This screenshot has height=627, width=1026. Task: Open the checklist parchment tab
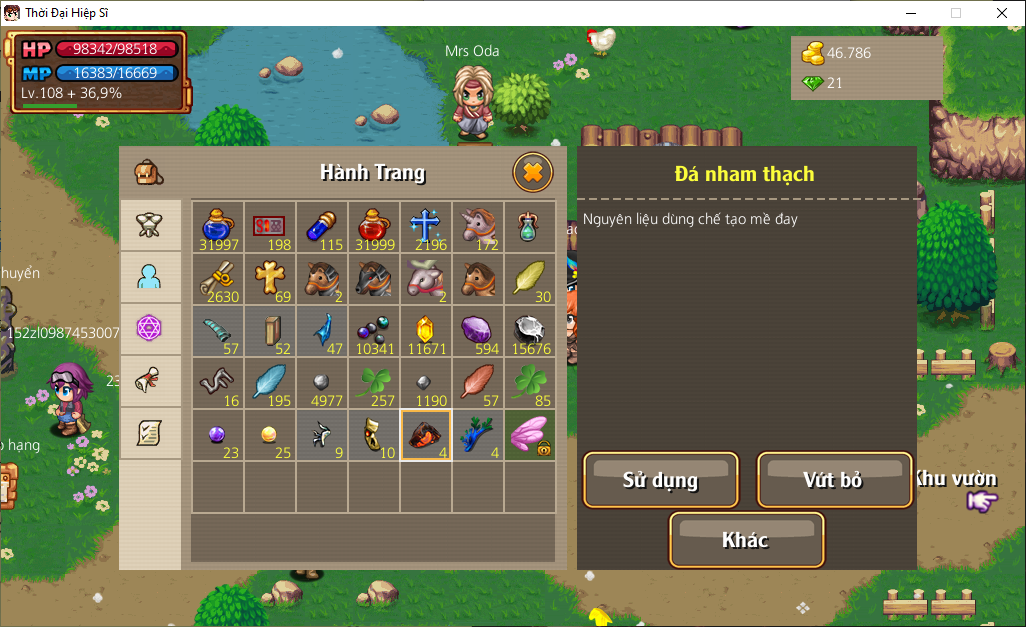point(151,433)
